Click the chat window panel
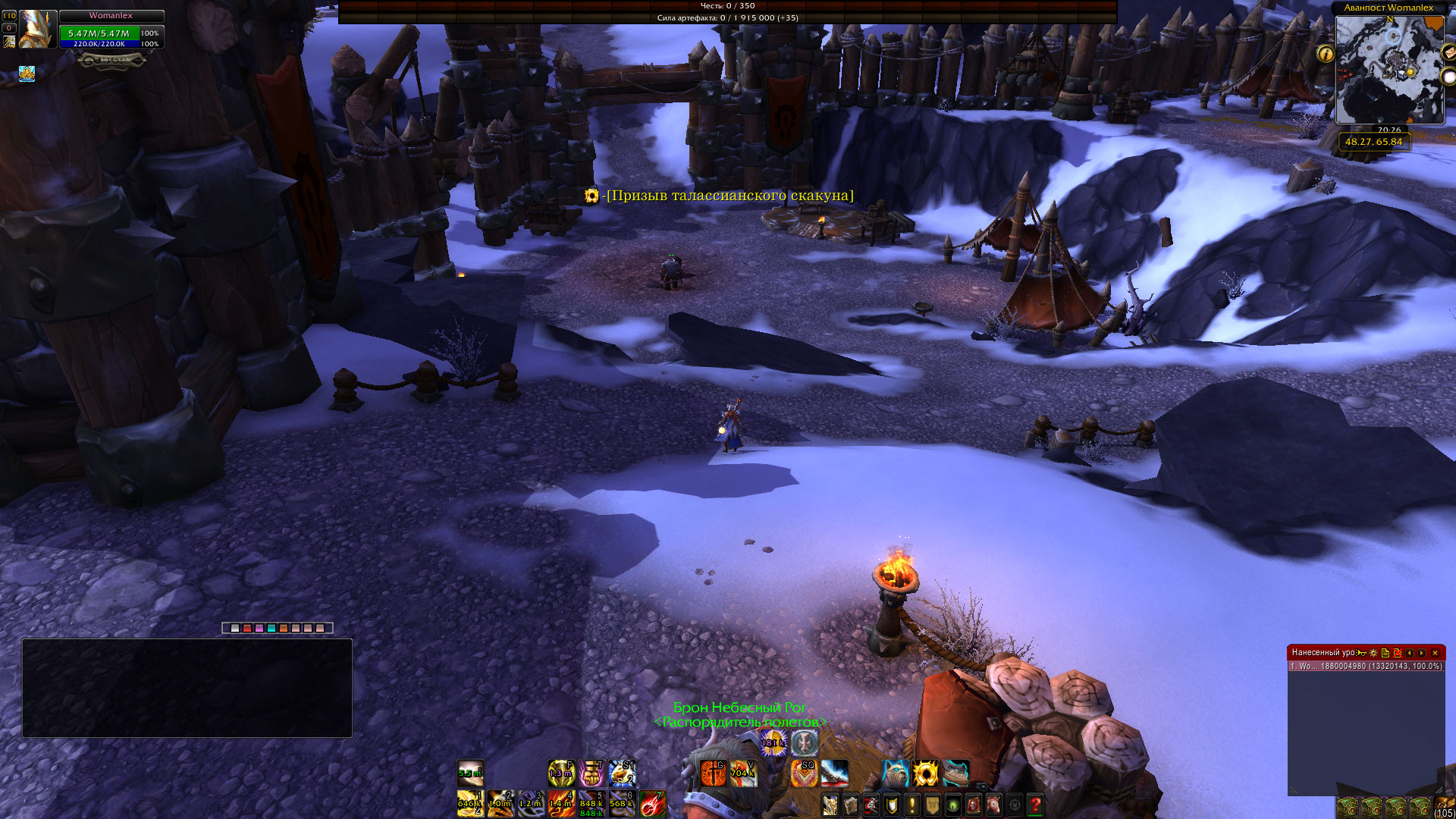This screenshot has width=1456, height=819. pos(187,688)
